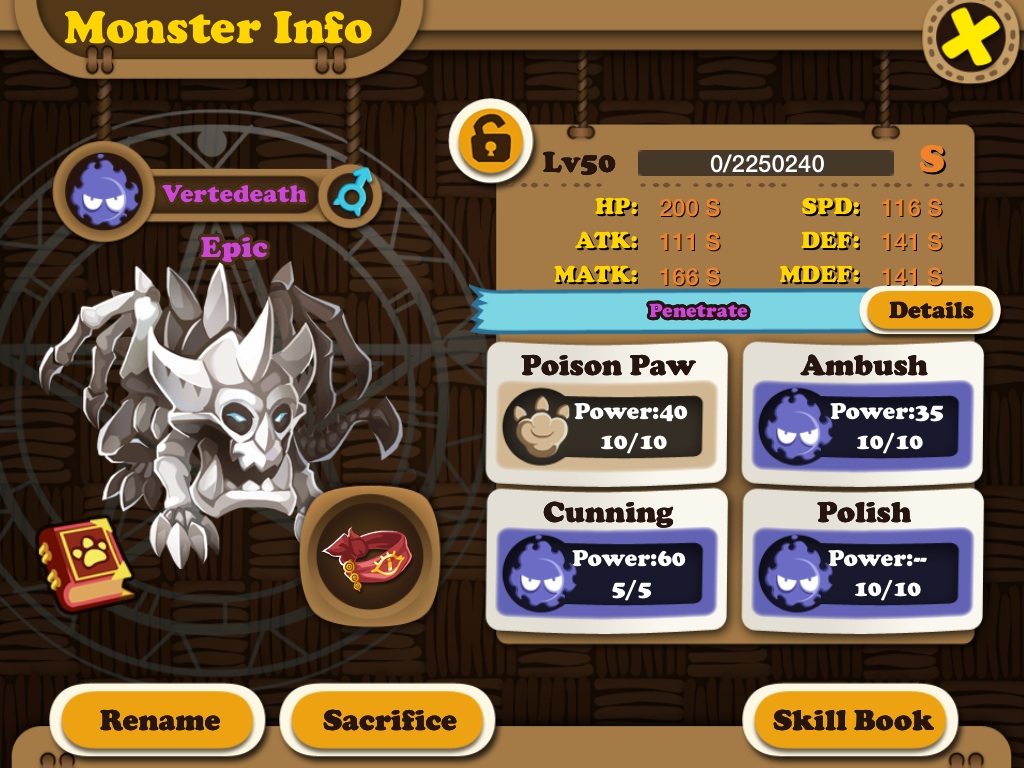Open the Skill Book
The image size is (1024, 768).
(x=852, y=720)
